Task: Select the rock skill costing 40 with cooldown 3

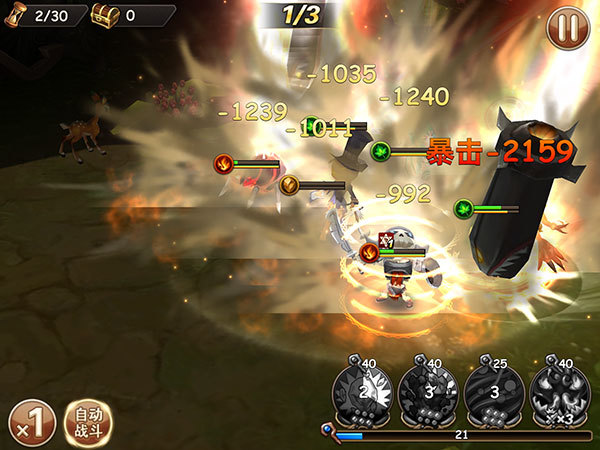Action: coord(428,392)
